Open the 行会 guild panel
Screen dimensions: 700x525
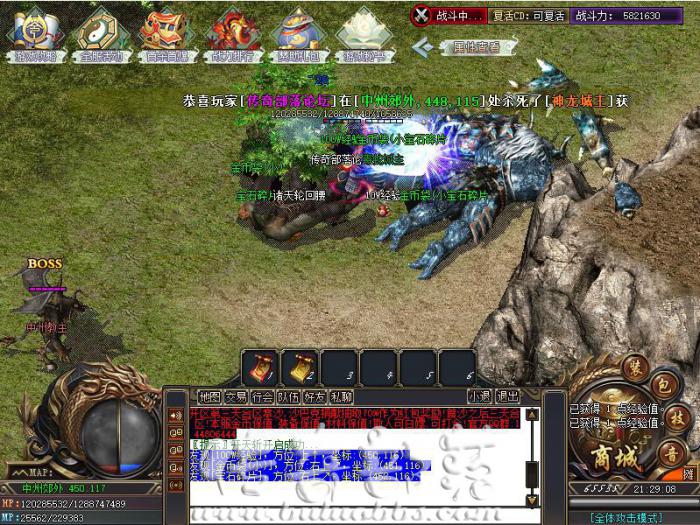pyautogui.click(x=262, y=397)
